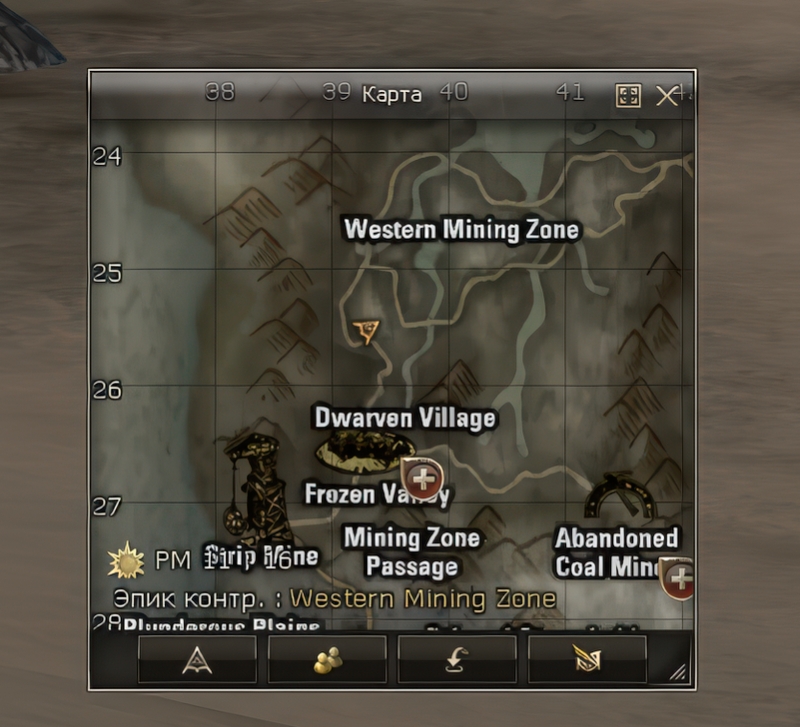Click the gold party members button
The height and width of the screenshot is (727, 800).
click(327, 659)
